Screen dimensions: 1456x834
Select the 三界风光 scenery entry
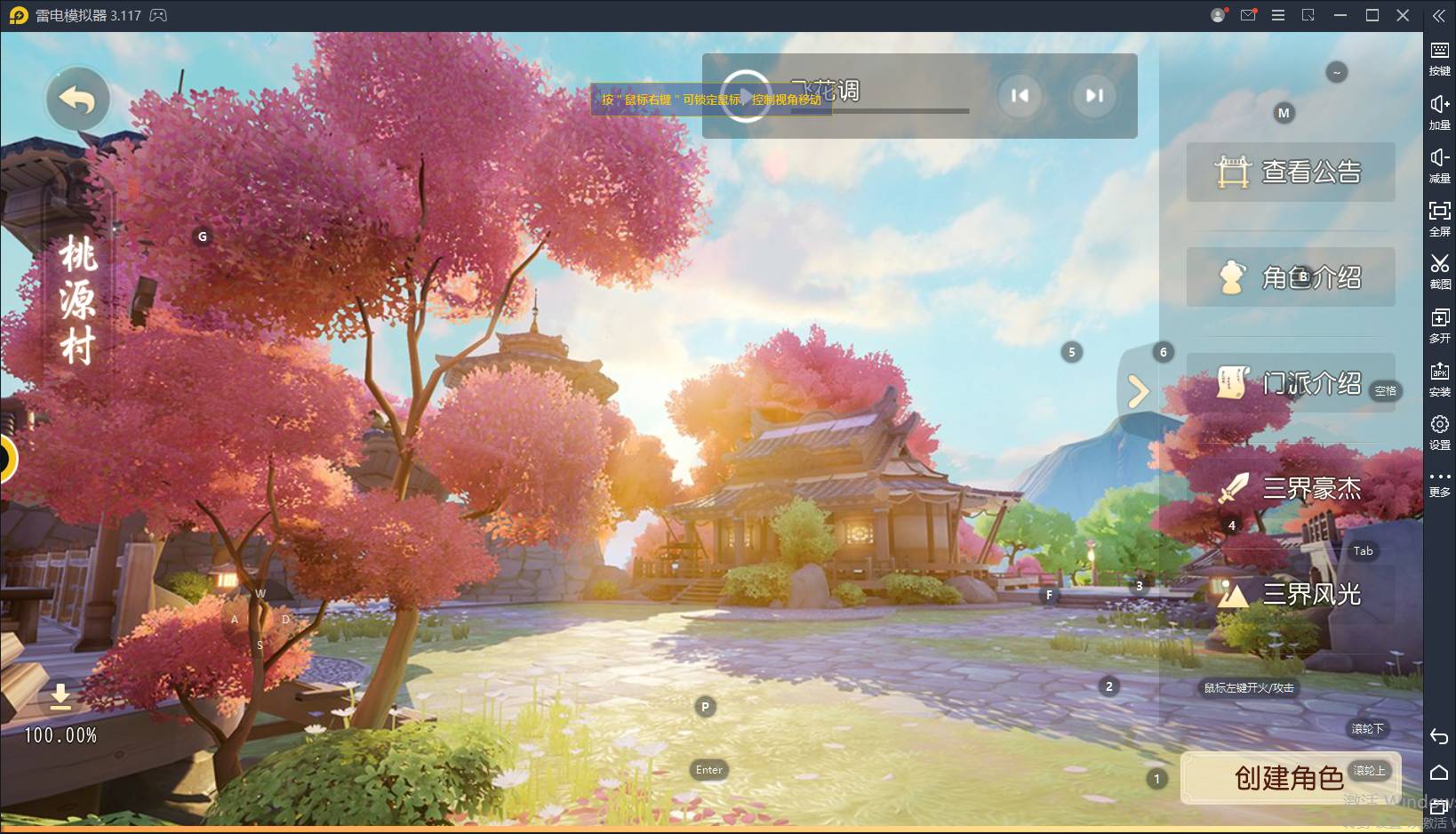tap(1290, 593)
